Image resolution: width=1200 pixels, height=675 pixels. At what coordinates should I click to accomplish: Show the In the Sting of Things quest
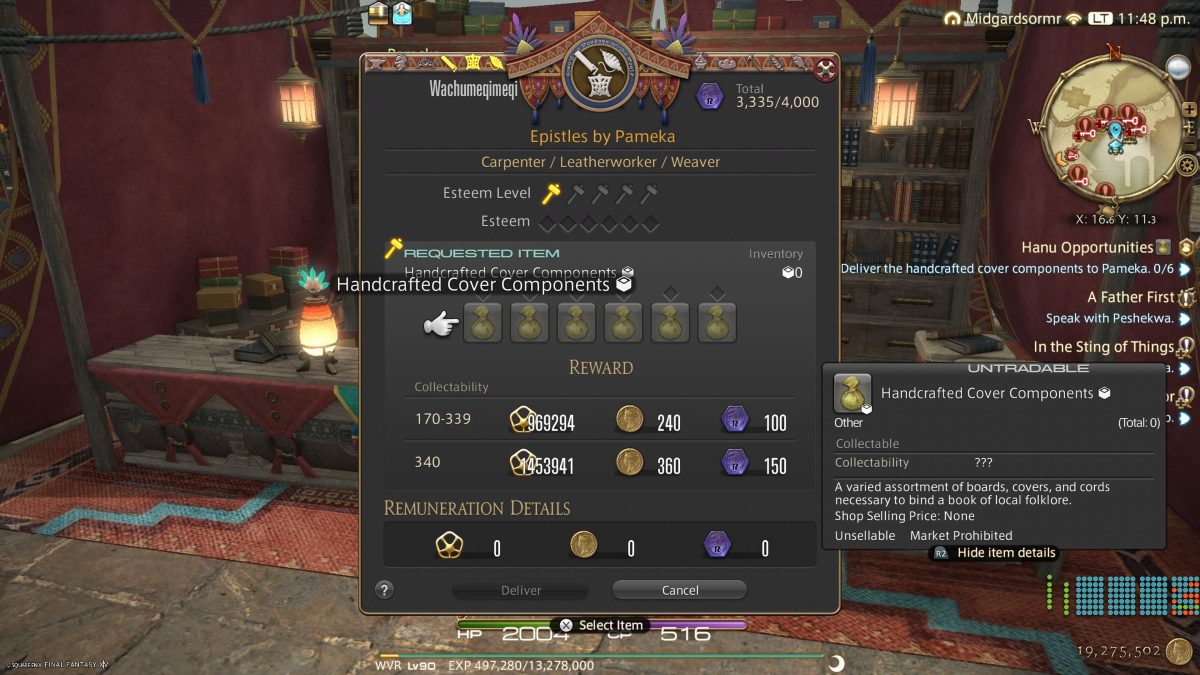1103,347
